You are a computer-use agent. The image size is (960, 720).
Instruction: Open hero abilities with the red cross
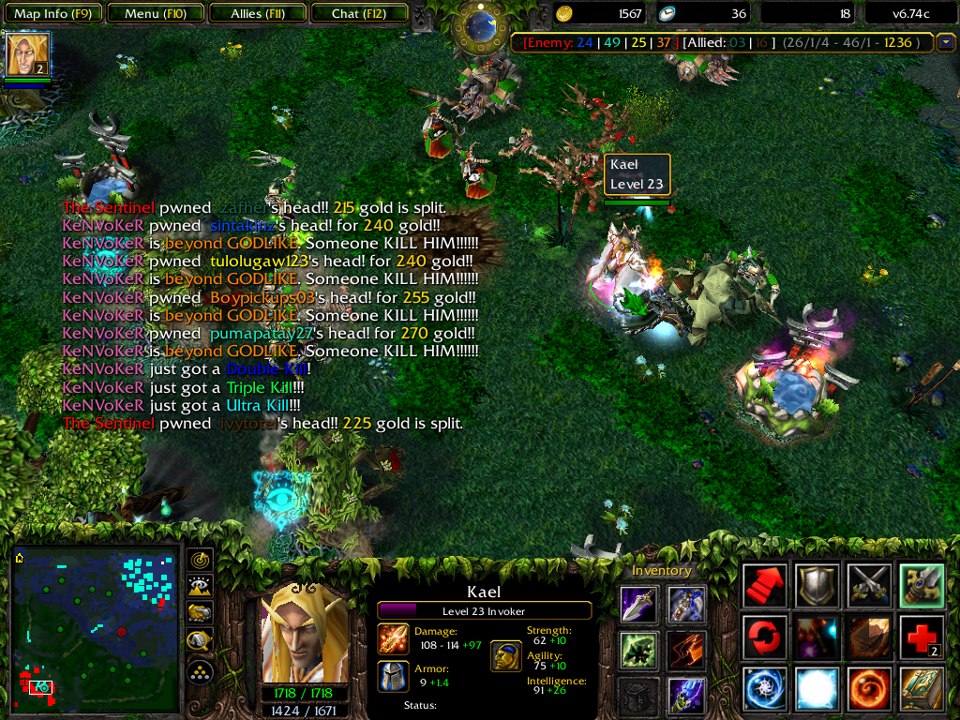[x=921, y=638]
